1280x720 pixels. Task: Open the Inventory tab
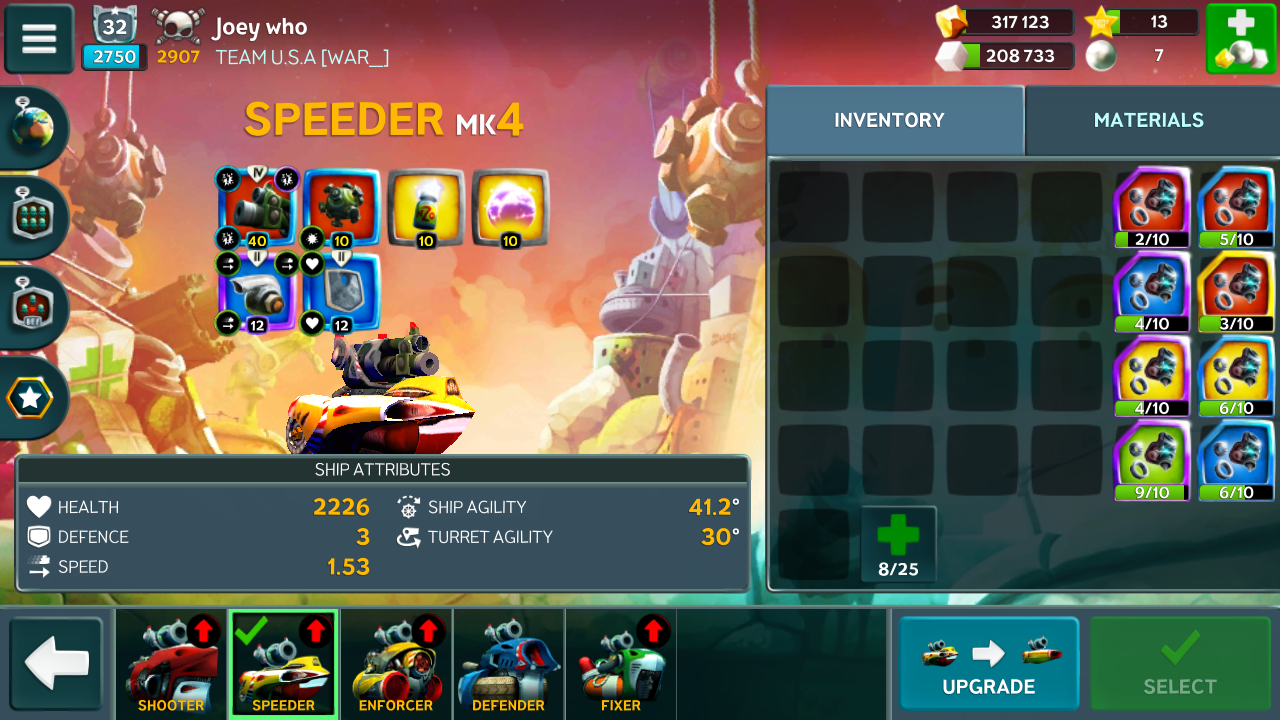coord(889,120)
